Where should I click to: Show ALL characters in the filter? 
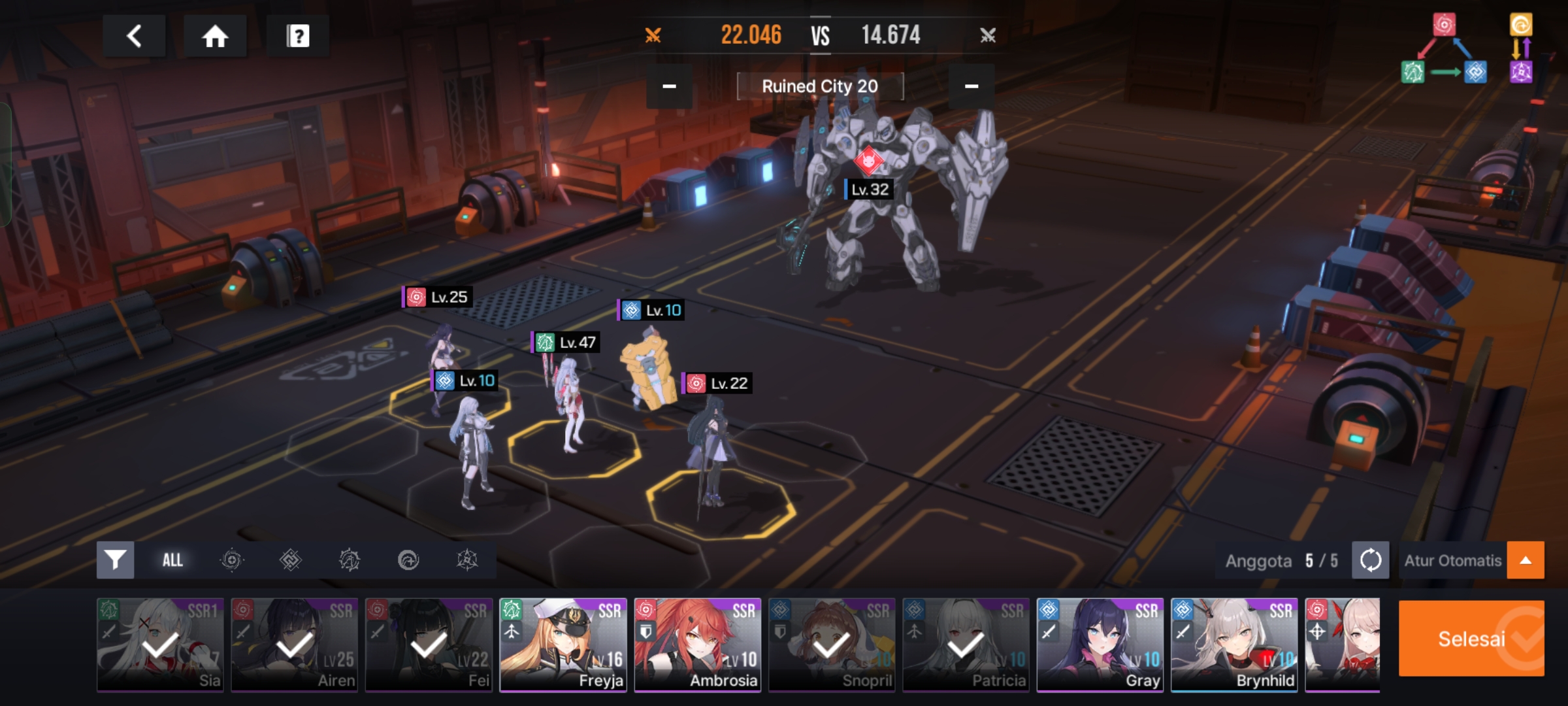[172, 560]
